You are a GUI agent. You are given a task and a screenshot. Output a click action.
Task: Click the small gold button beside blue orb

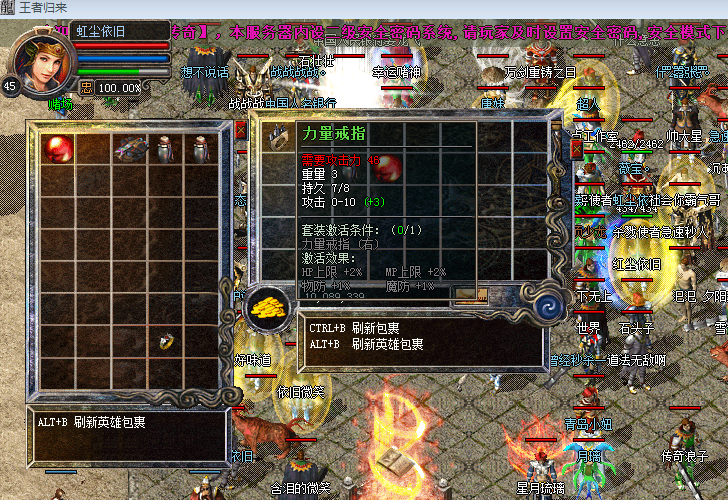point(469,295)
